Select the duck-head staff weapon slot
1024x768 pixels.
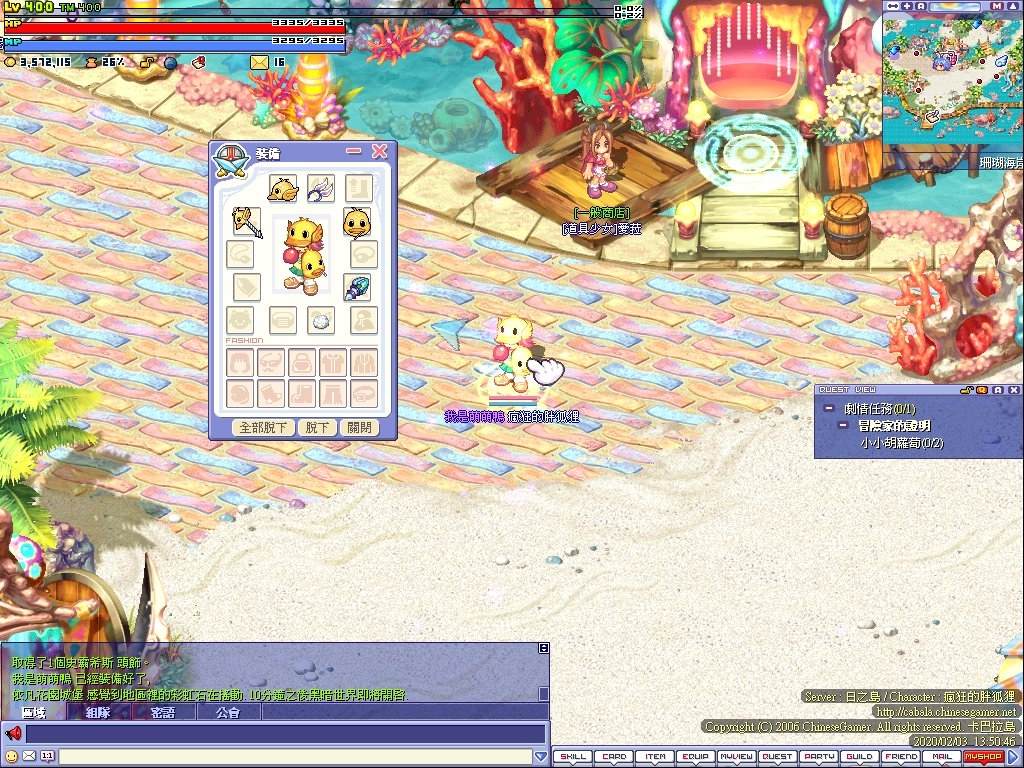246,222
